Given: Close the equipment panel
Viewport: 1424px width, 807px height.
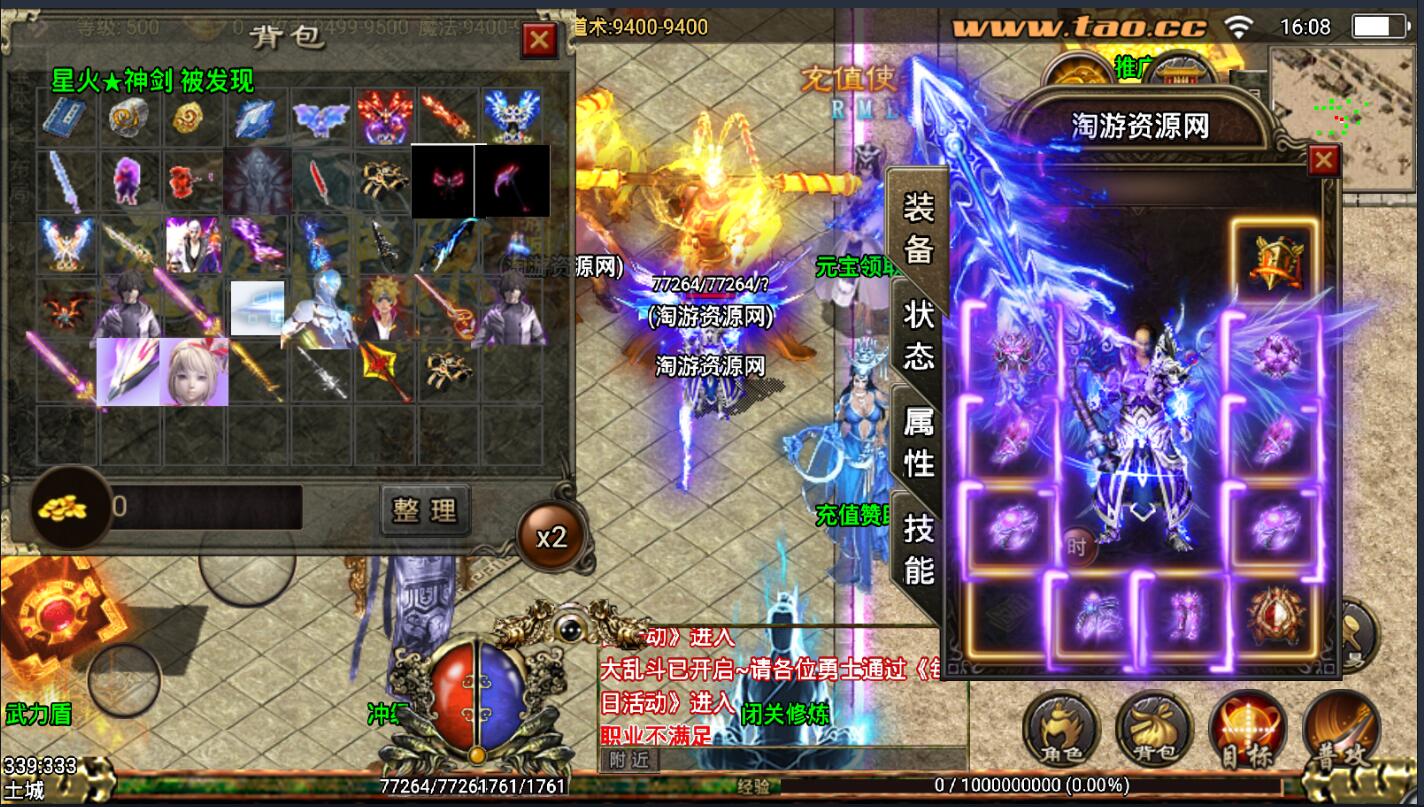Looking at the screenshot, I should coord(1323,160).
